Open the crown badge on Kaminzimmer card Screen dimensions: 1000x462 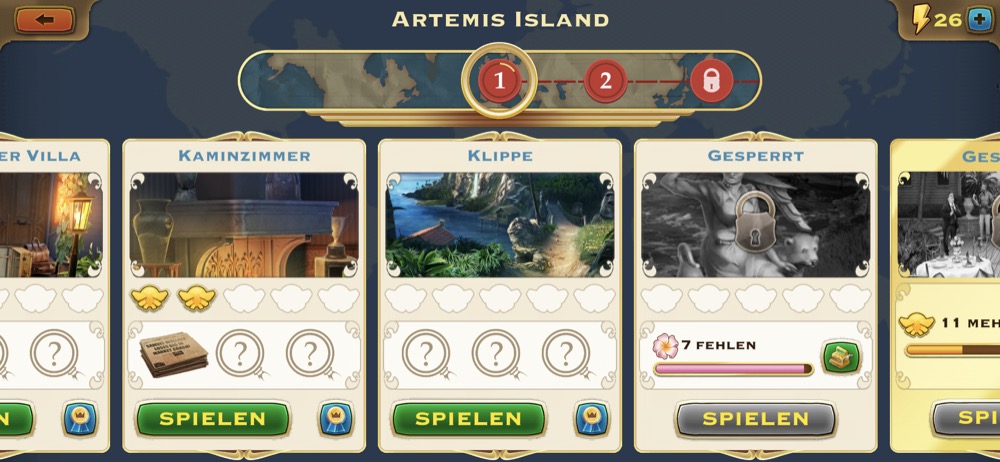(x=336, y=419)
